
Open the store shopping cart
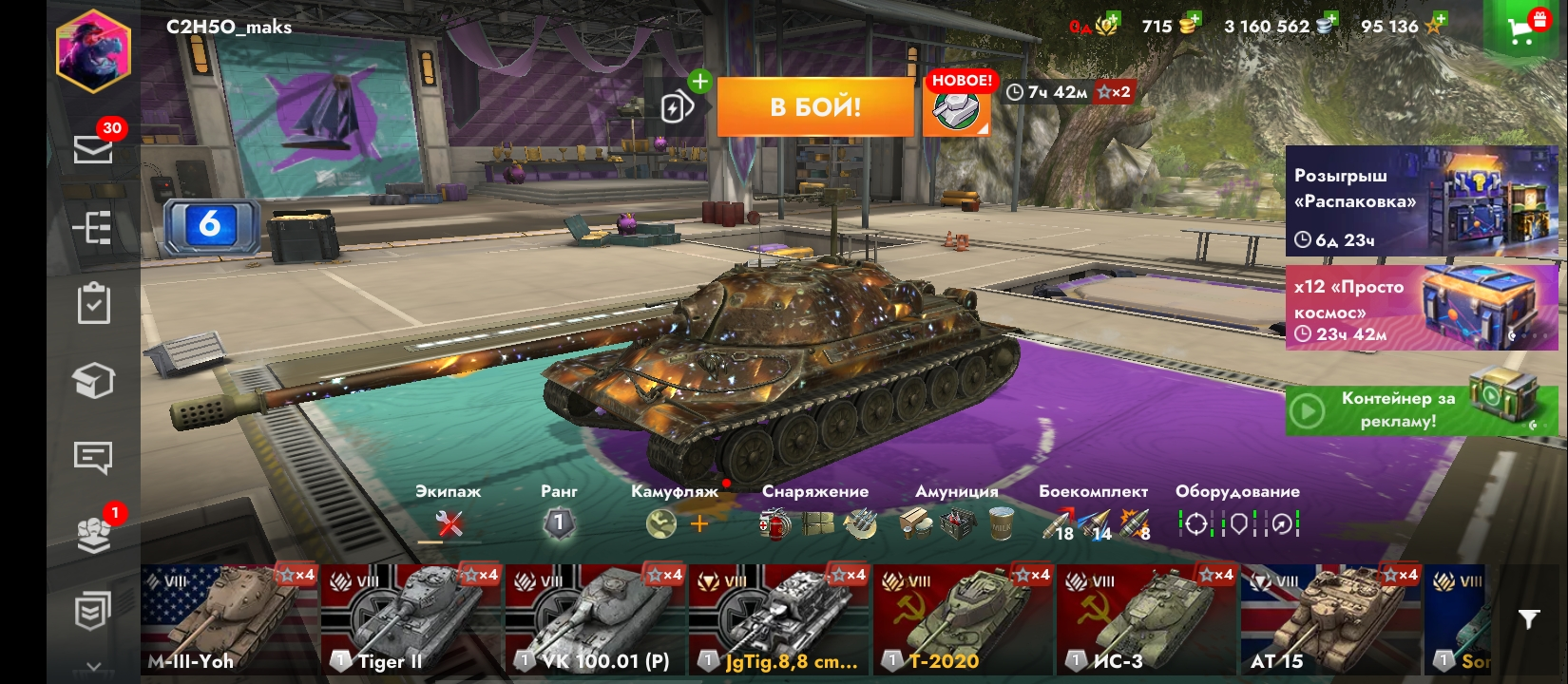click(x=1521, y=30)
